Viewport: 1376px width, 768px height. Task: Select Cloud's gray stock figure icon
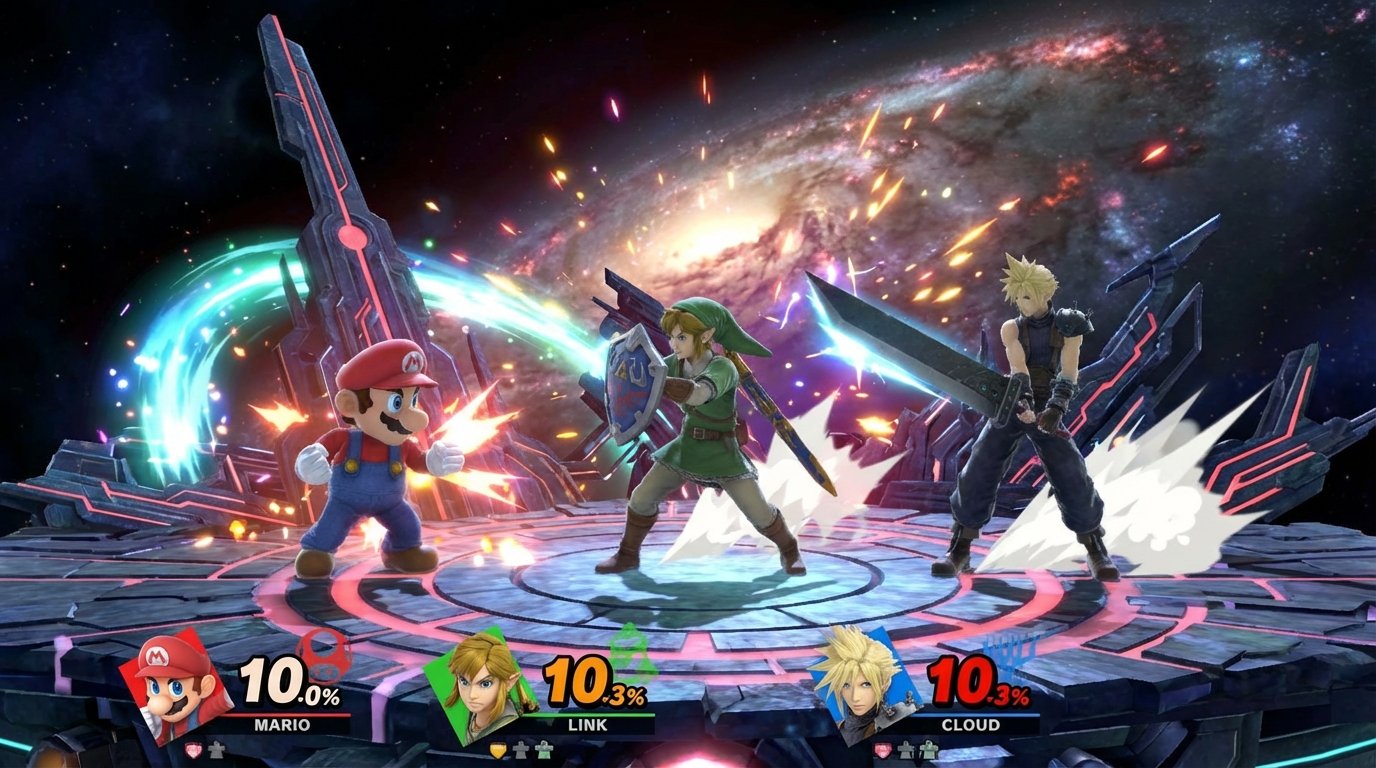coord(905,751)
